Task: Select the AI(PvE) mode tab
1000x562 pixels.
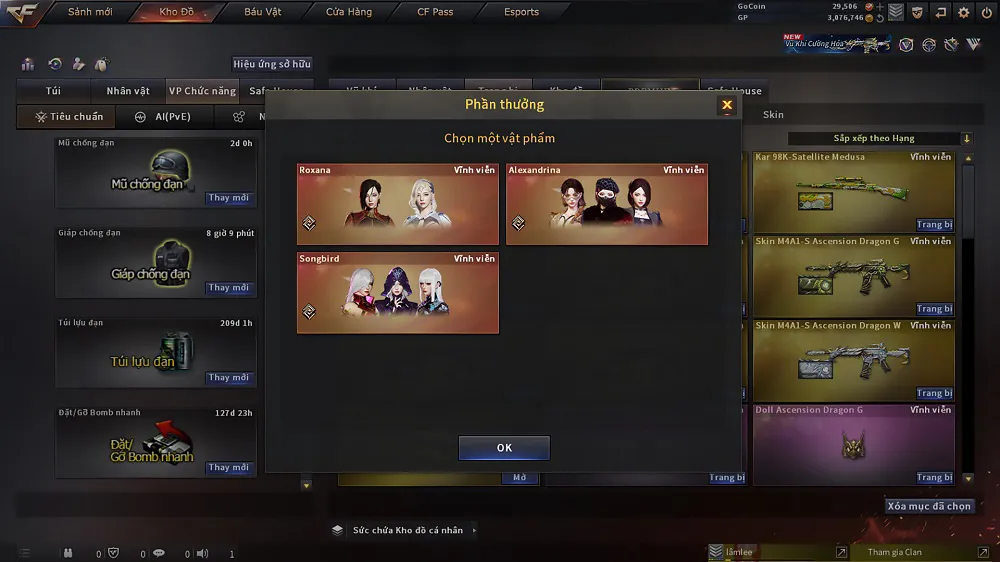Action: [162, 117]
